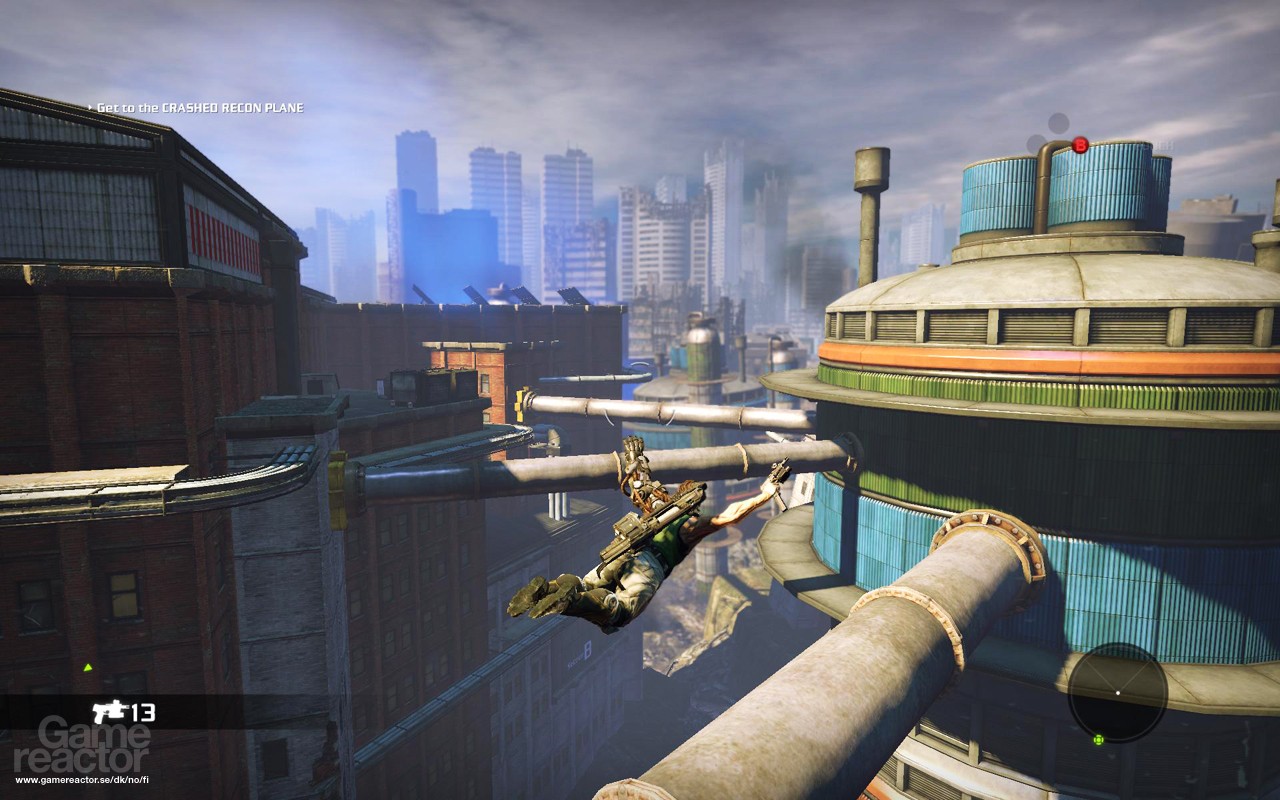Select the red B button prompt marker
This screenshot has height=800, width=1280.
point(1078,143)
